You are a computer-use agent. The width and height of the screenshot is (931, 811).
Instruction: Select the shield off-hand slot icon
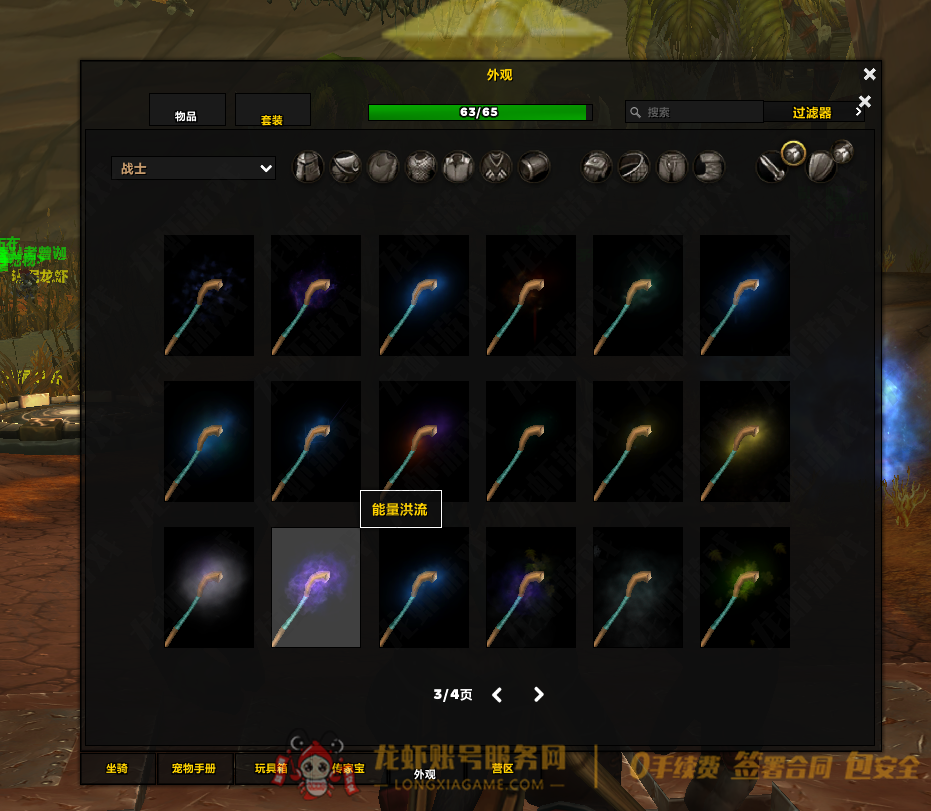point(821,167)
